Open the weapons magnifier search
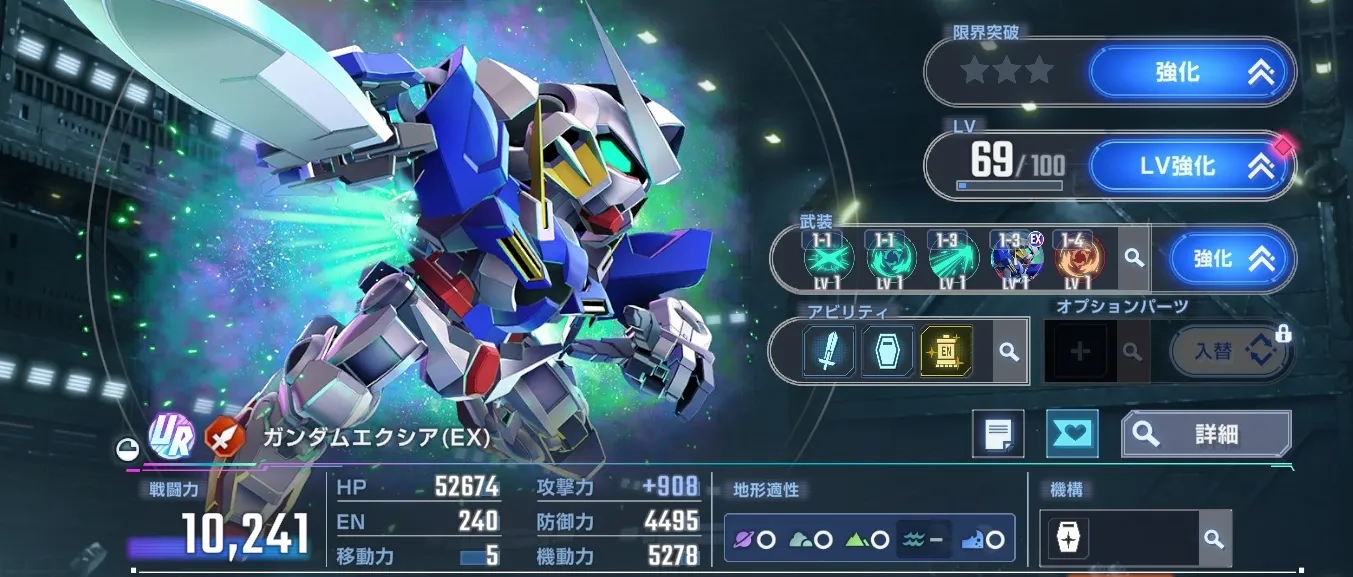Viewport: 1353px width, 577px height. 1133,259
